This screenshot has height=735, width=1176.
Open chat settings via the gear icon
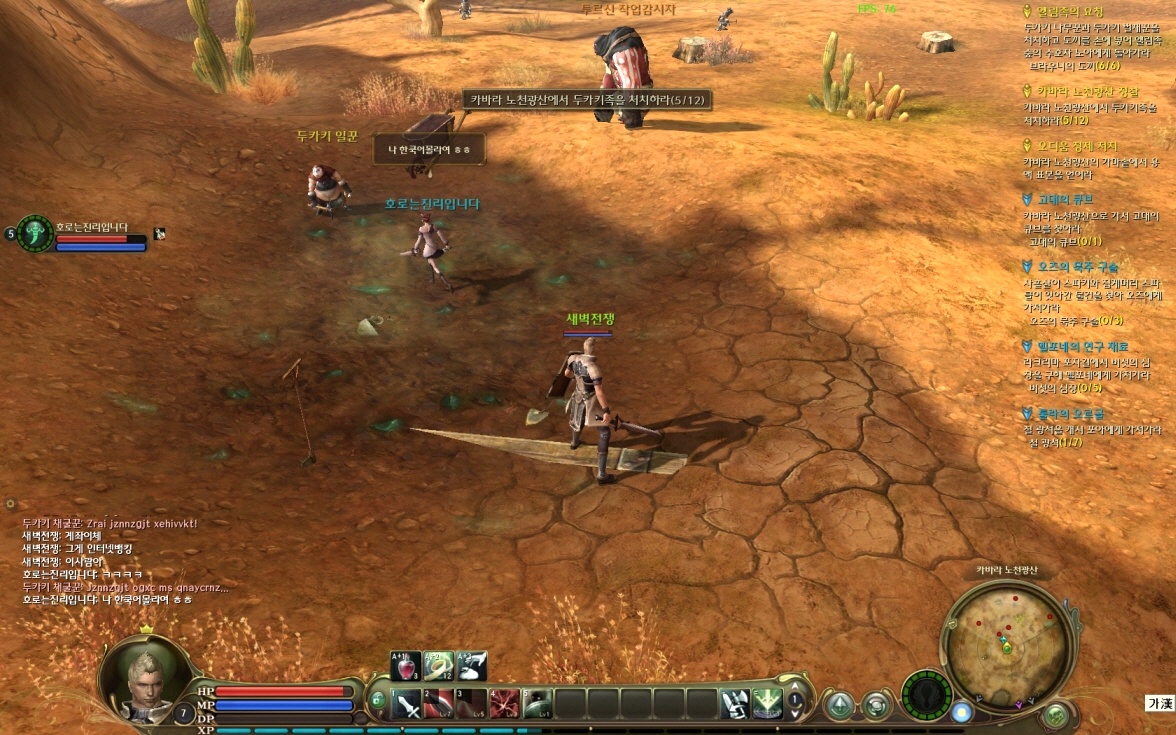tap(10, 505)
